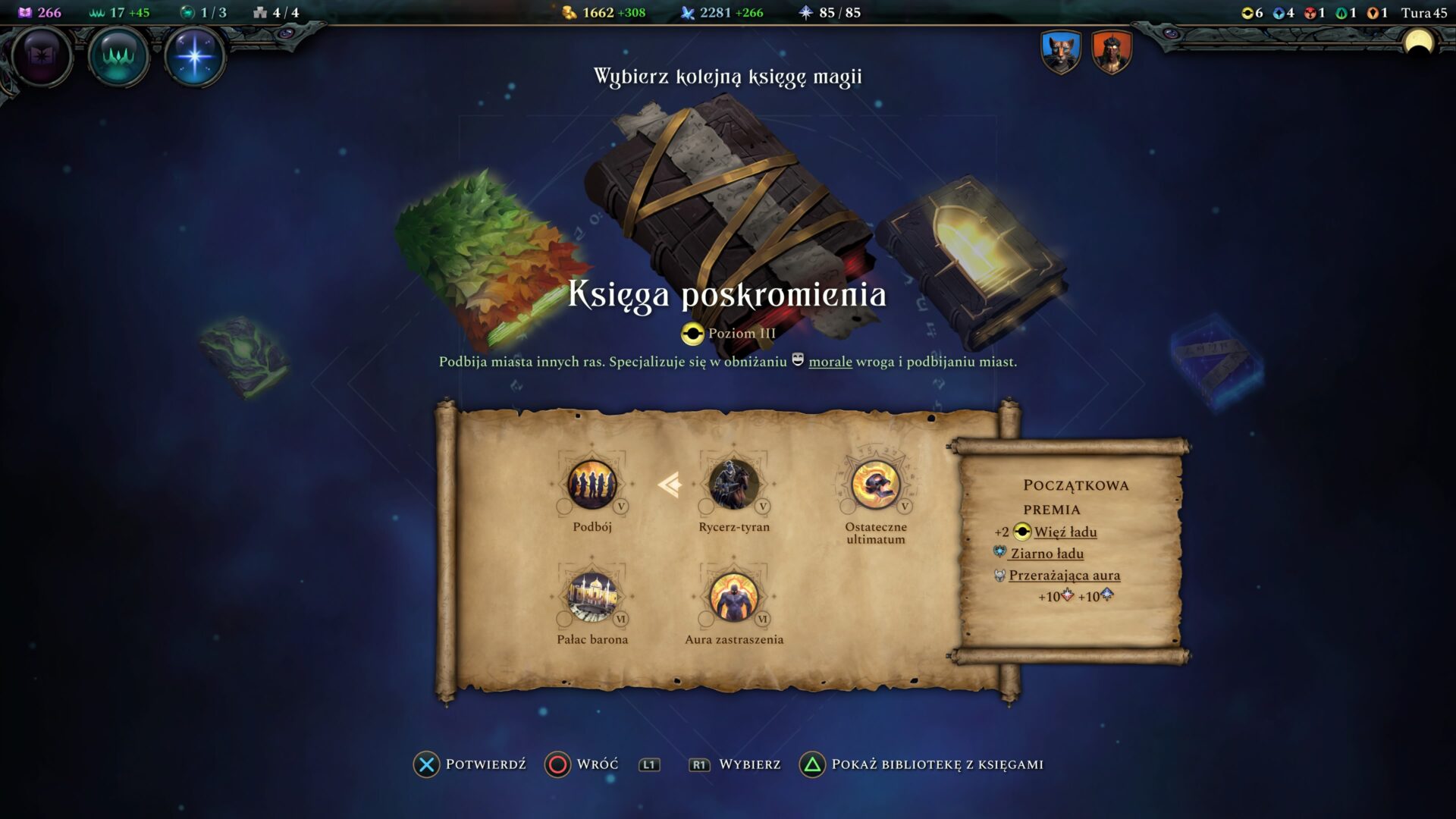This screenshot has height=819, width=1456.
Task: Open the Więź ładu link
Action: [x=1065, y=532]
